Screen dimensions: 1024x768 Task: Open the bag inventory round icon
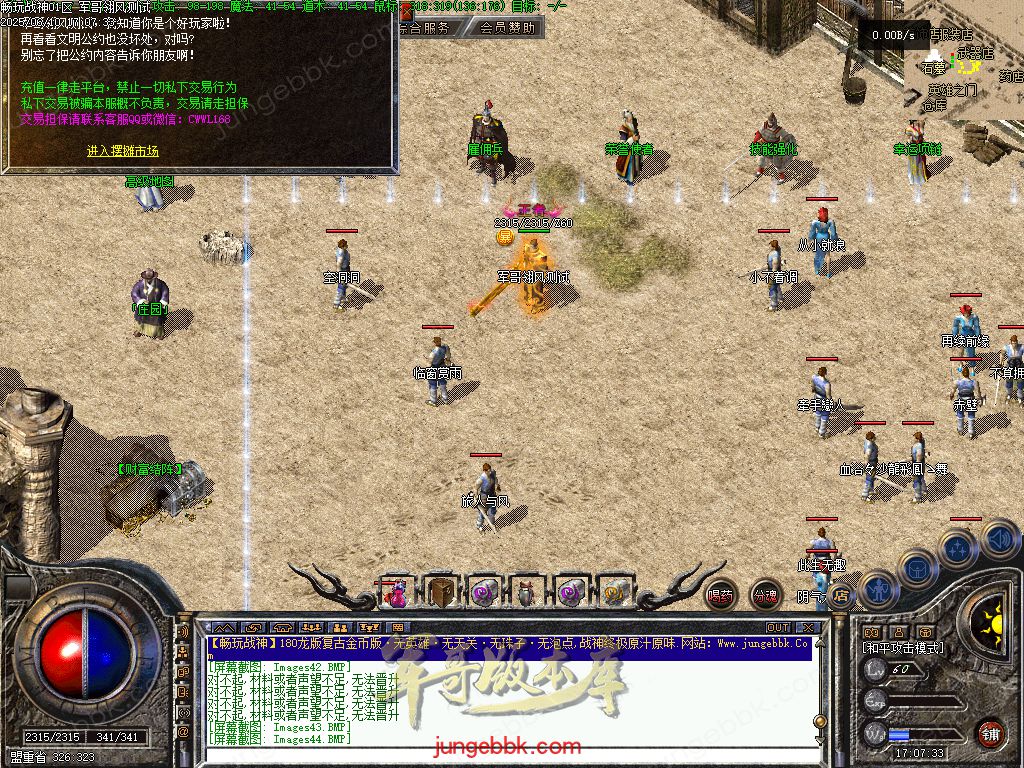[917, 568]
